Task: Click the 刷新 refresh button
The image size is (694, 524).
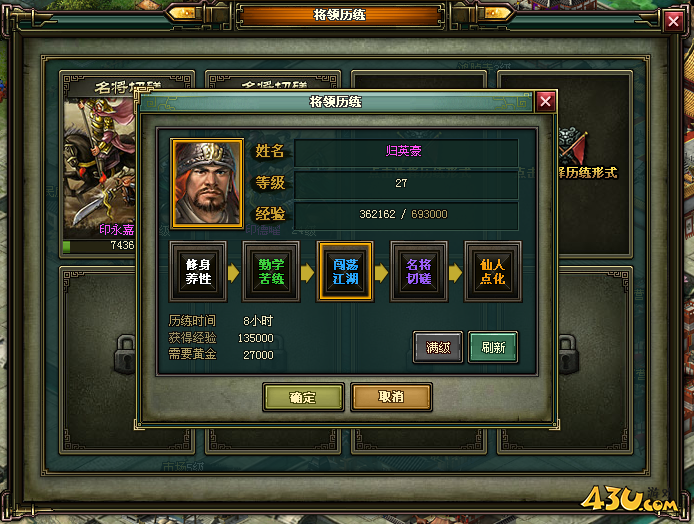Action: point(493,347)
